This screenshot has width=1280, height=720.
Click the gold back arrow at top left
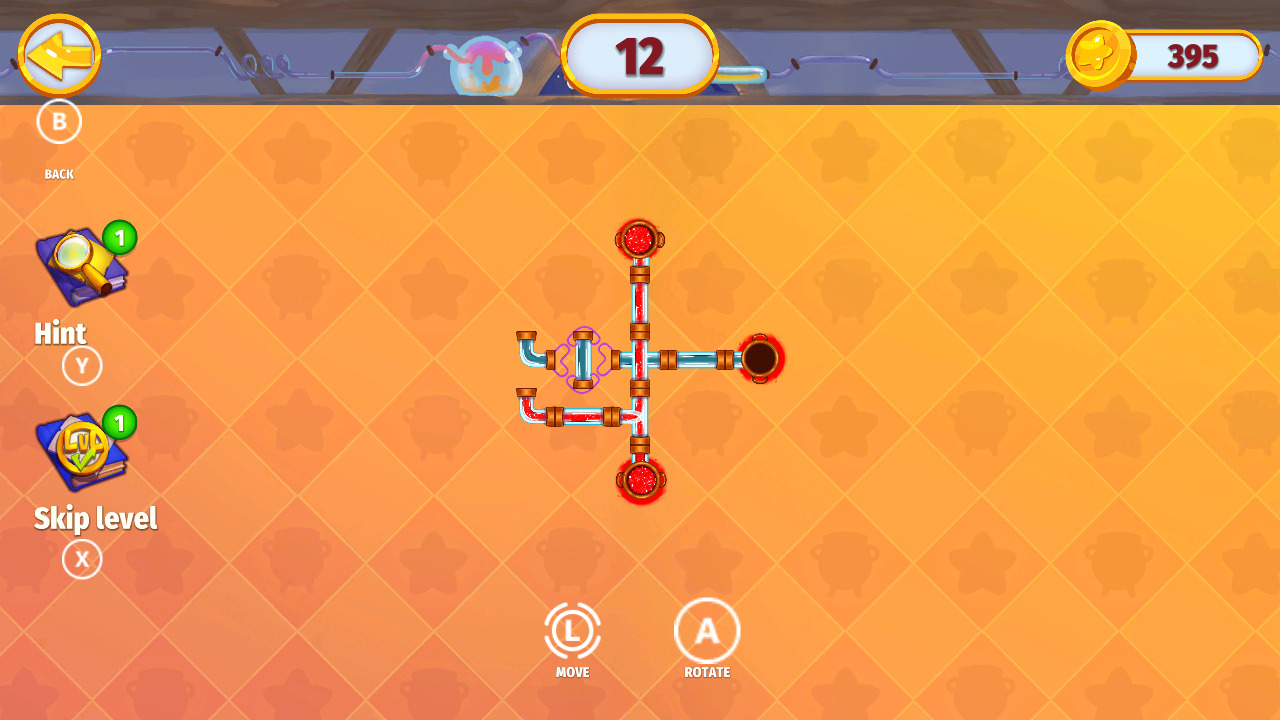[x=58, y=57]
